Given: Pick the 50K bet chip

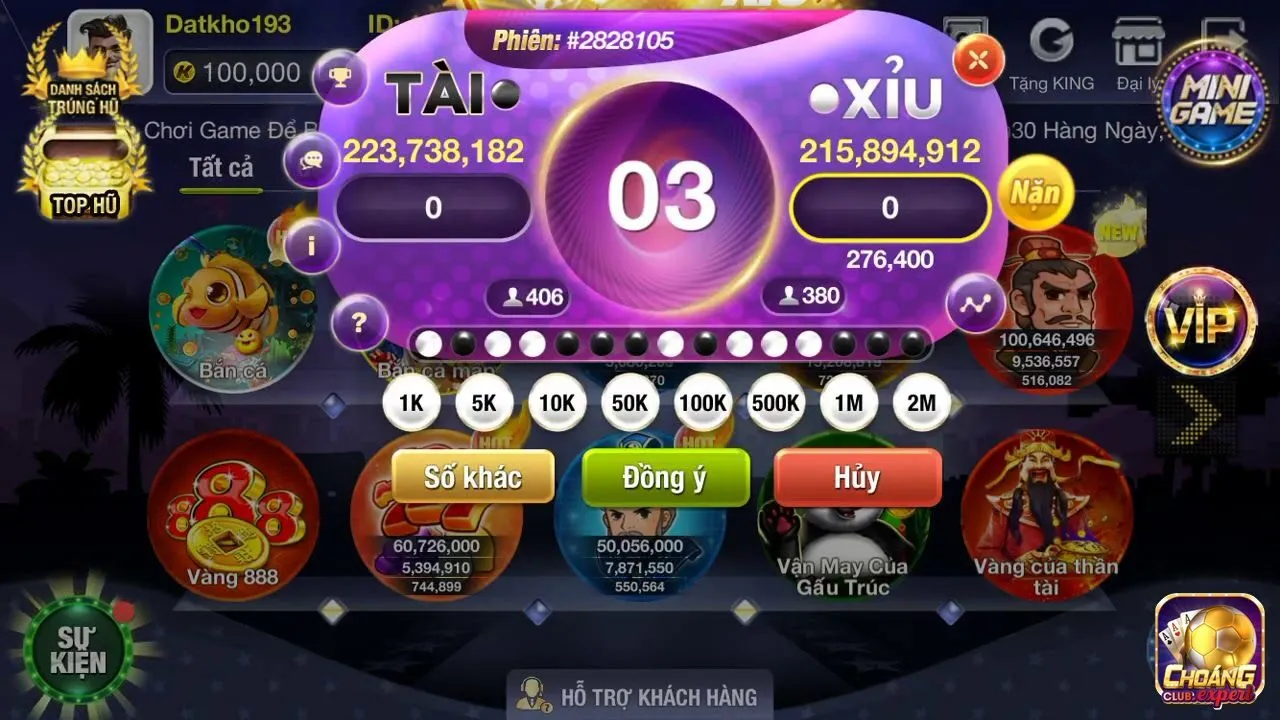Looking at the screenshot, I should click(x=630, y=402).
